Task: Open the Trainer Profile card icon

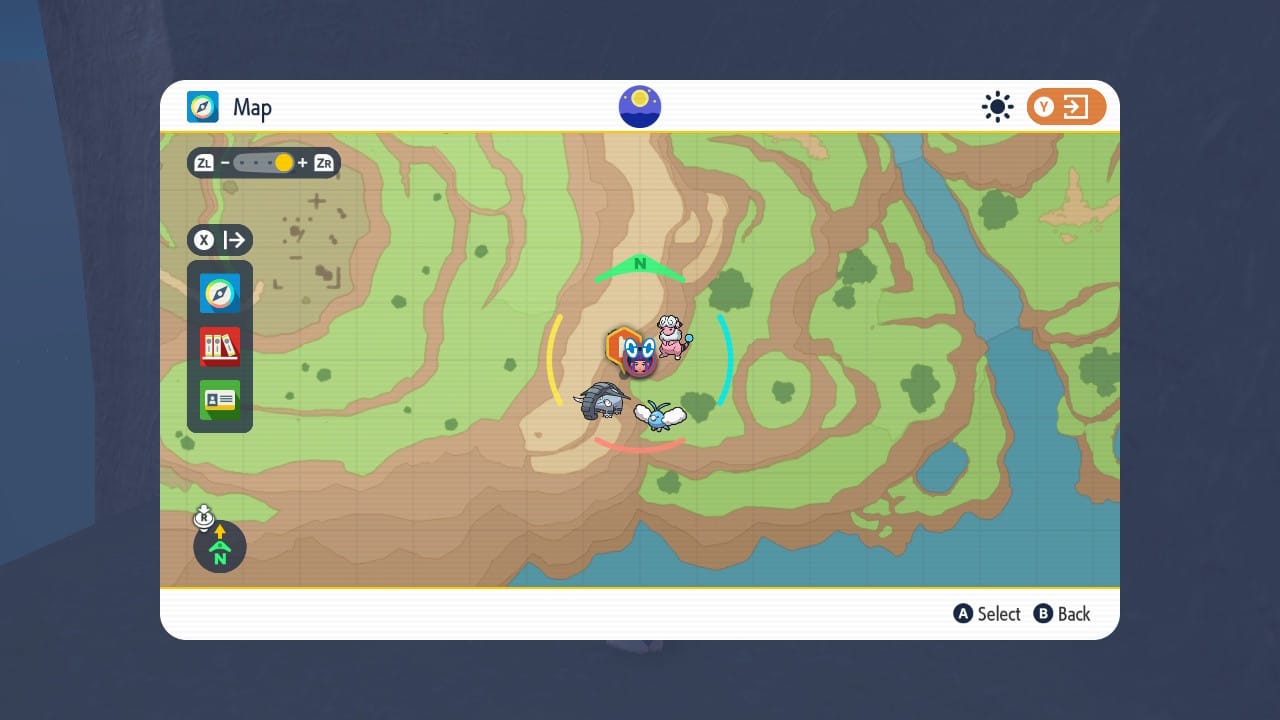Action: coord(219,397)
